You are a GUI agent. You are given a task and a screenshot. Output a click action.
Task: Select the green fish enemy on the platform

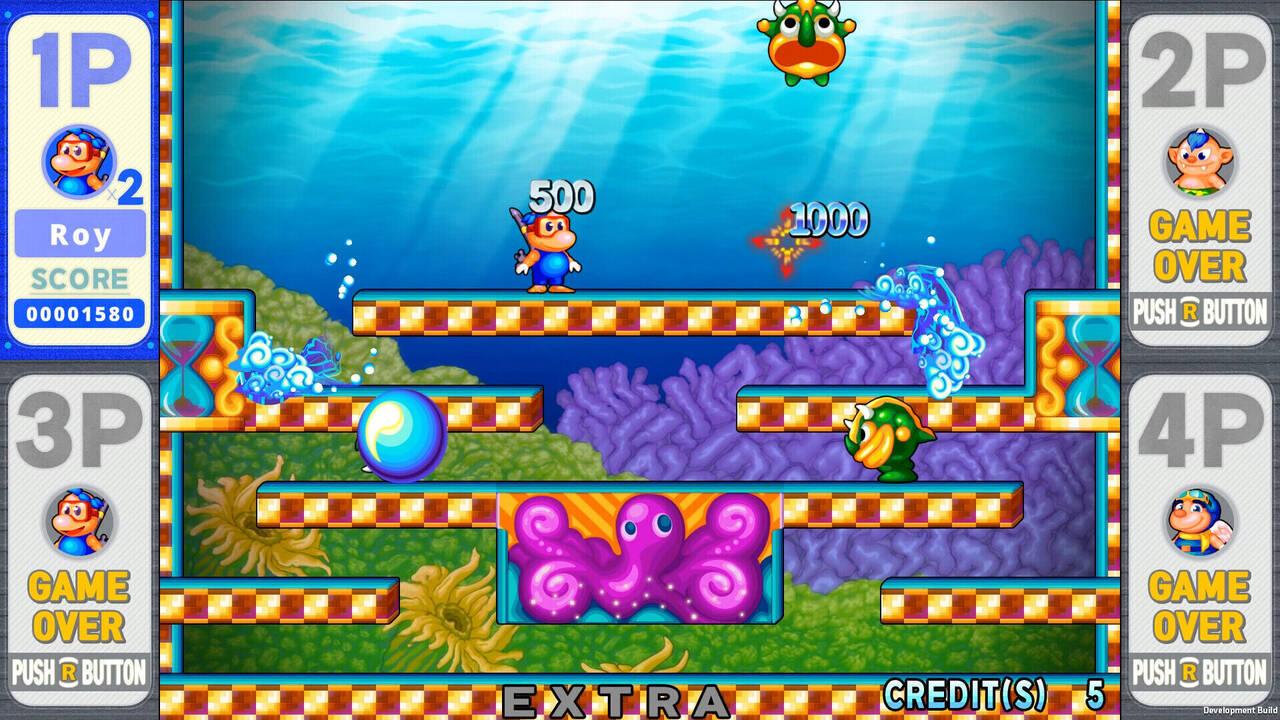tap(883, 438)
